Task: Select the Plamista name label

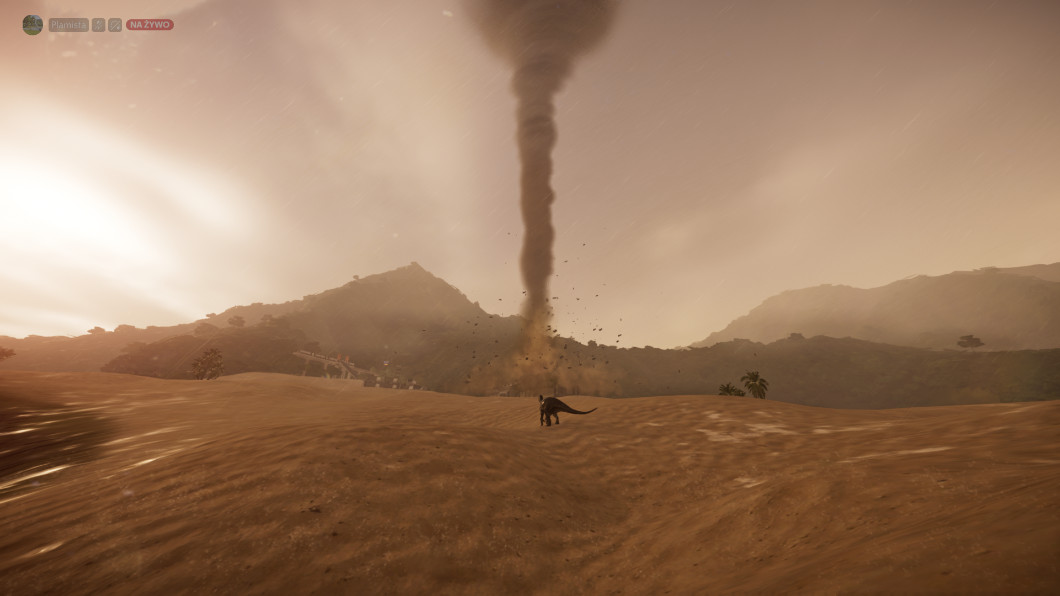Action: click(68, 25)
